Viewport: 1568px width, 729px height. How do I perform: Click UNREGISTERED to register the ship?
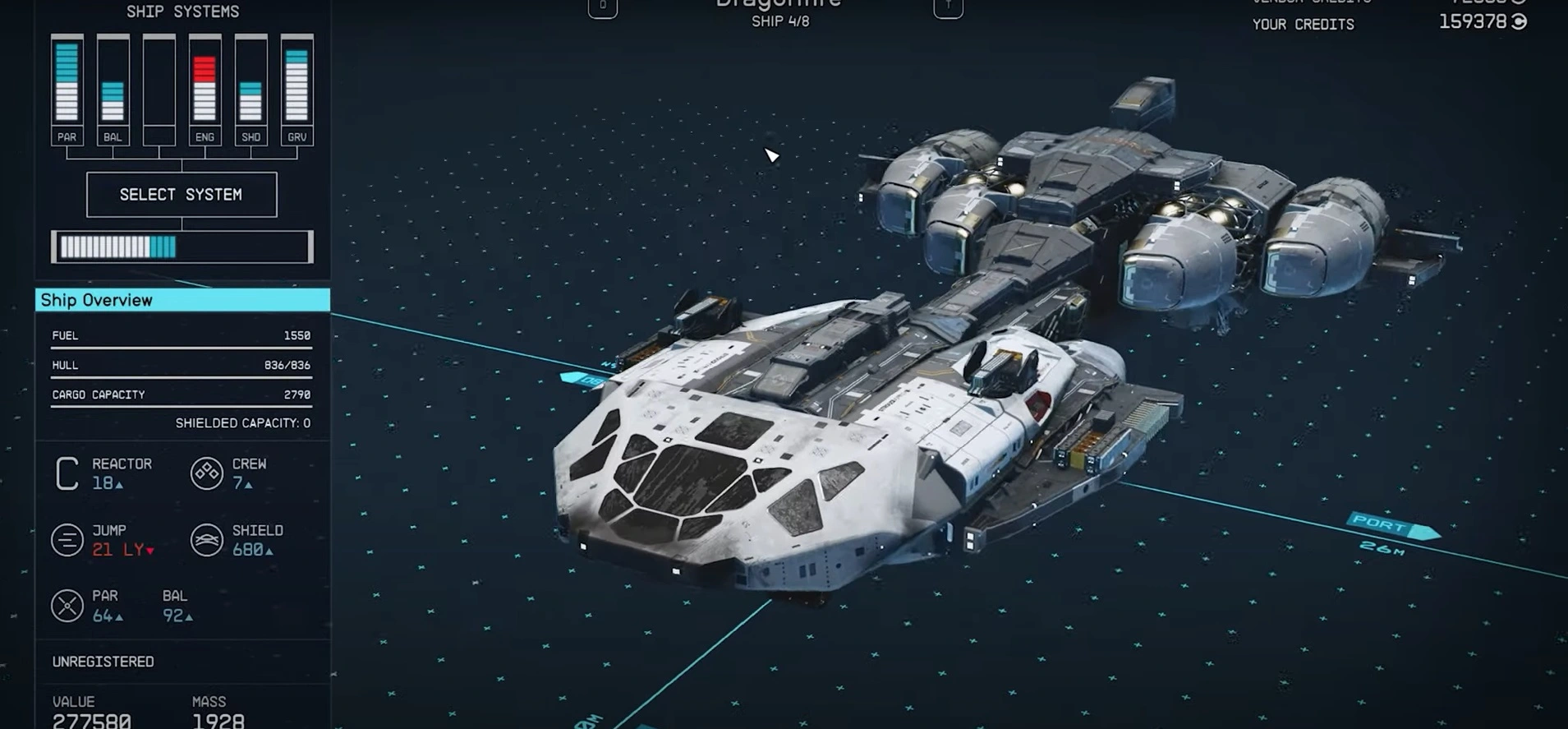tap(103, 661)
